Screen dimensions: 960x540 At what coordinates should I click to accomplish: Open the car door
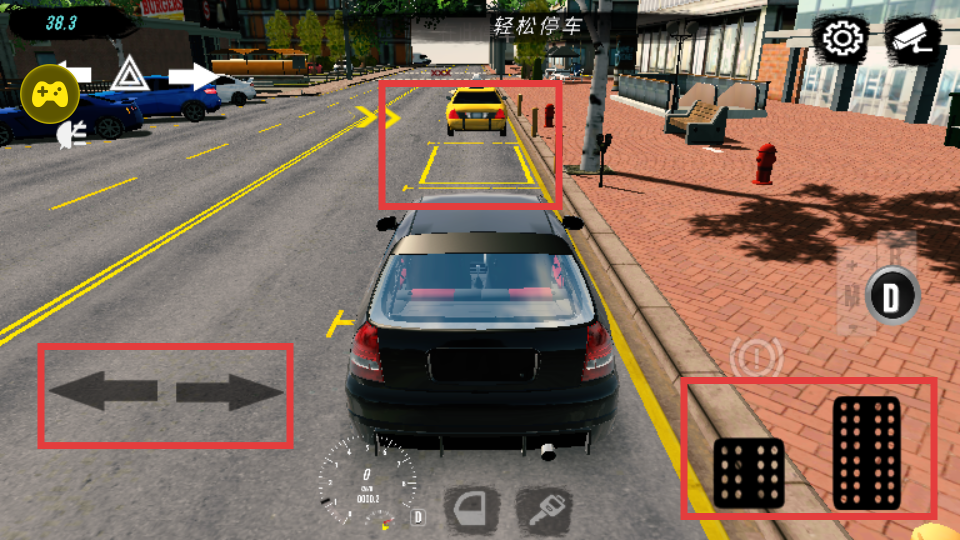[471, 511]
